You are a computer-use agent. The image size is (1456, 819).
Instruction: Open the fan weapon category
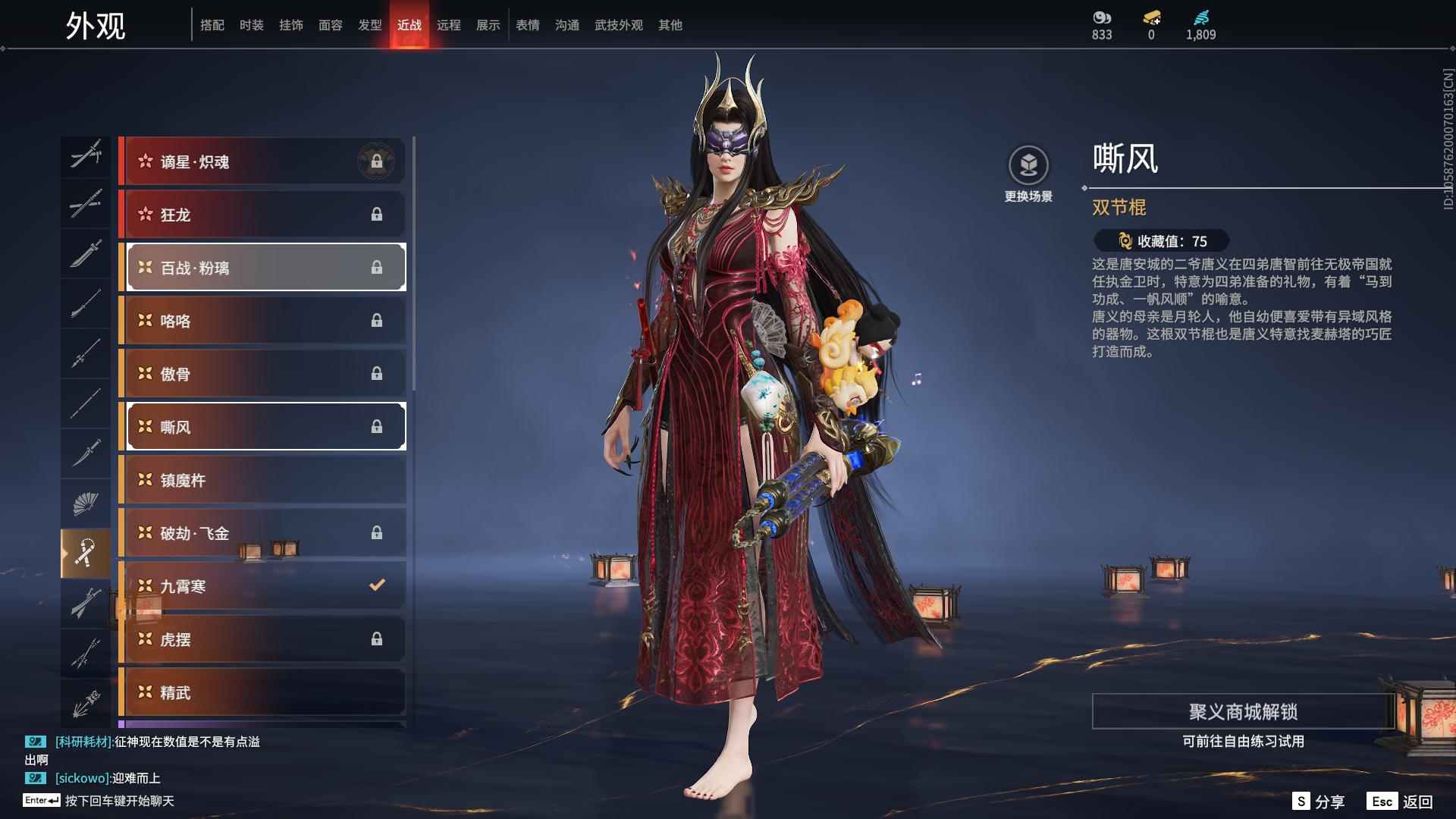[x=86, y=503]
